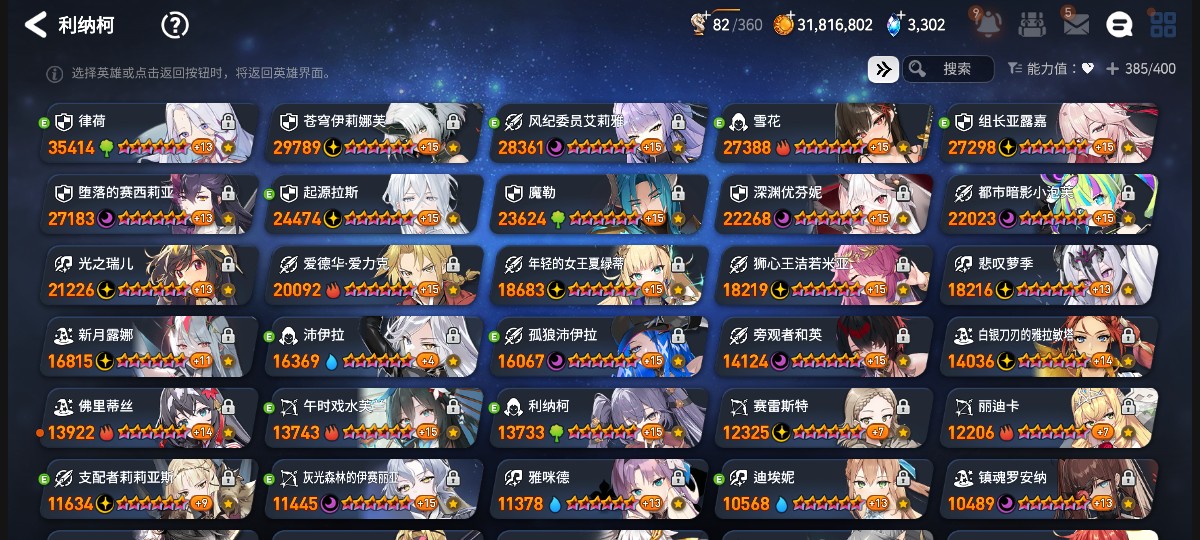Choose hero 雅咪德
Screen dimensions: 1200x540
point(600,489)
